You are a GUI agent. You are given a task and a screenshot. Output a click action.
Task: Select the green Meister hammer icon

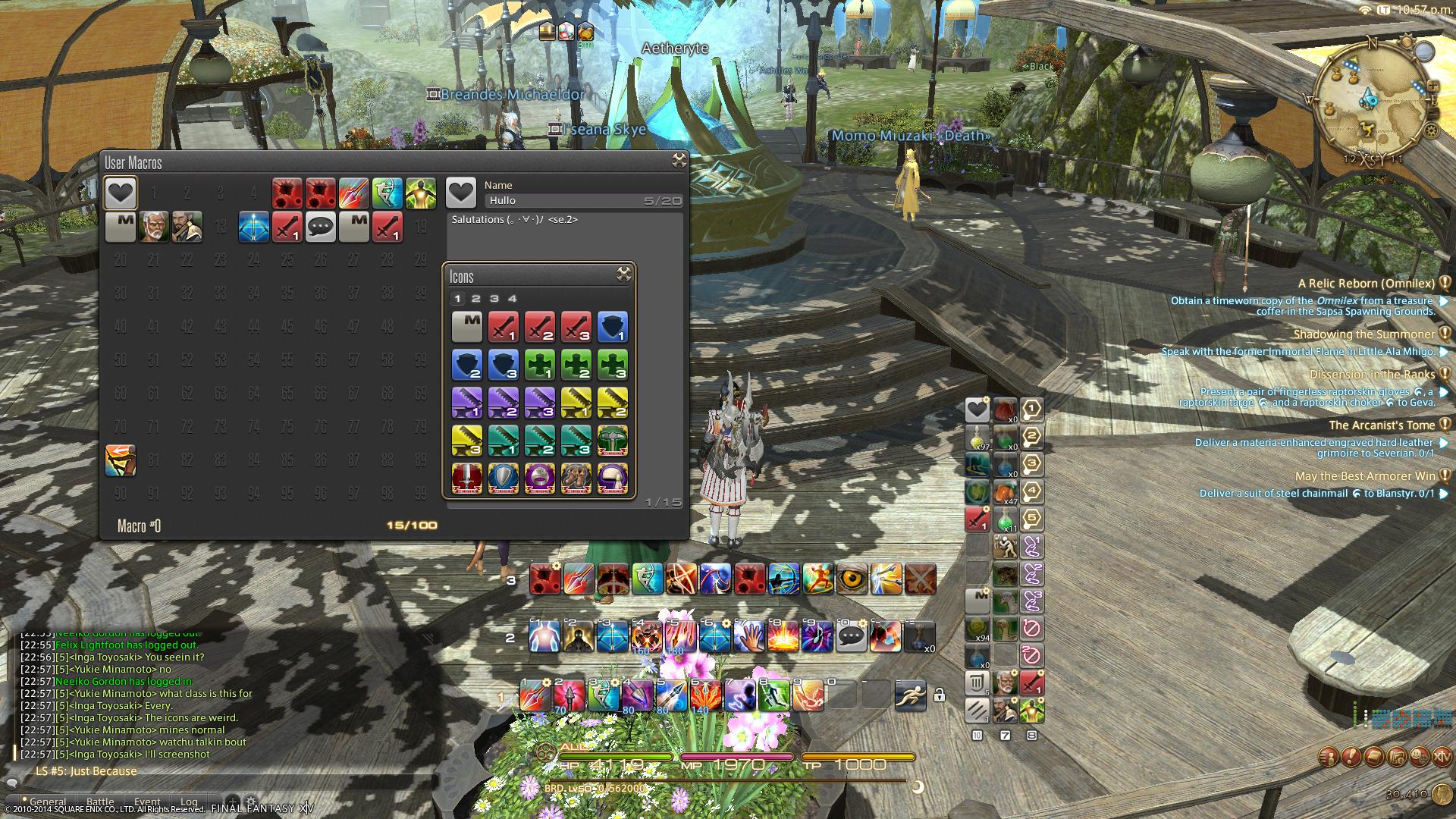pyautogui.click(x=613, y=440)
